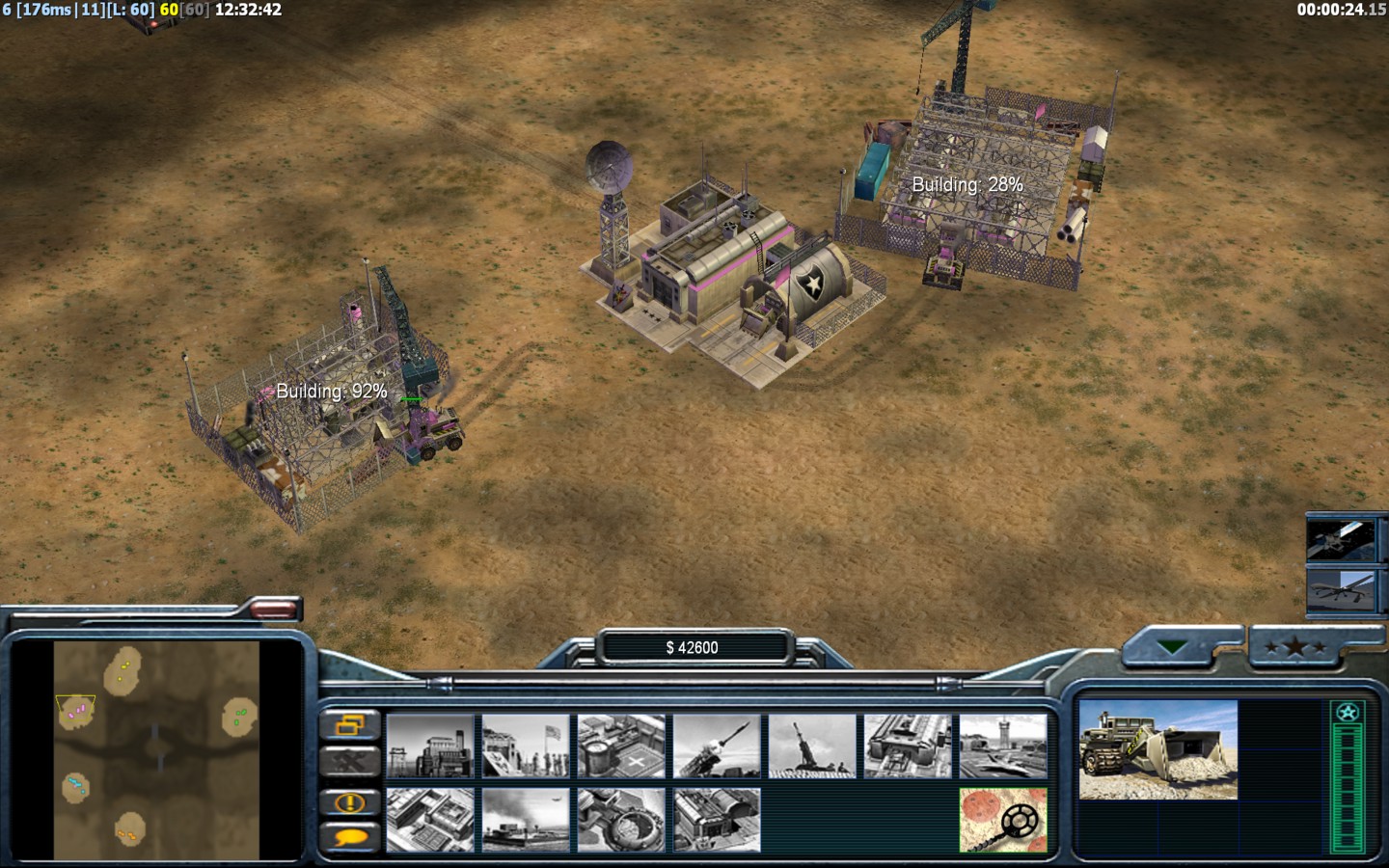
Task: Choose the War Factory build icon
Action: pos(908,746)
